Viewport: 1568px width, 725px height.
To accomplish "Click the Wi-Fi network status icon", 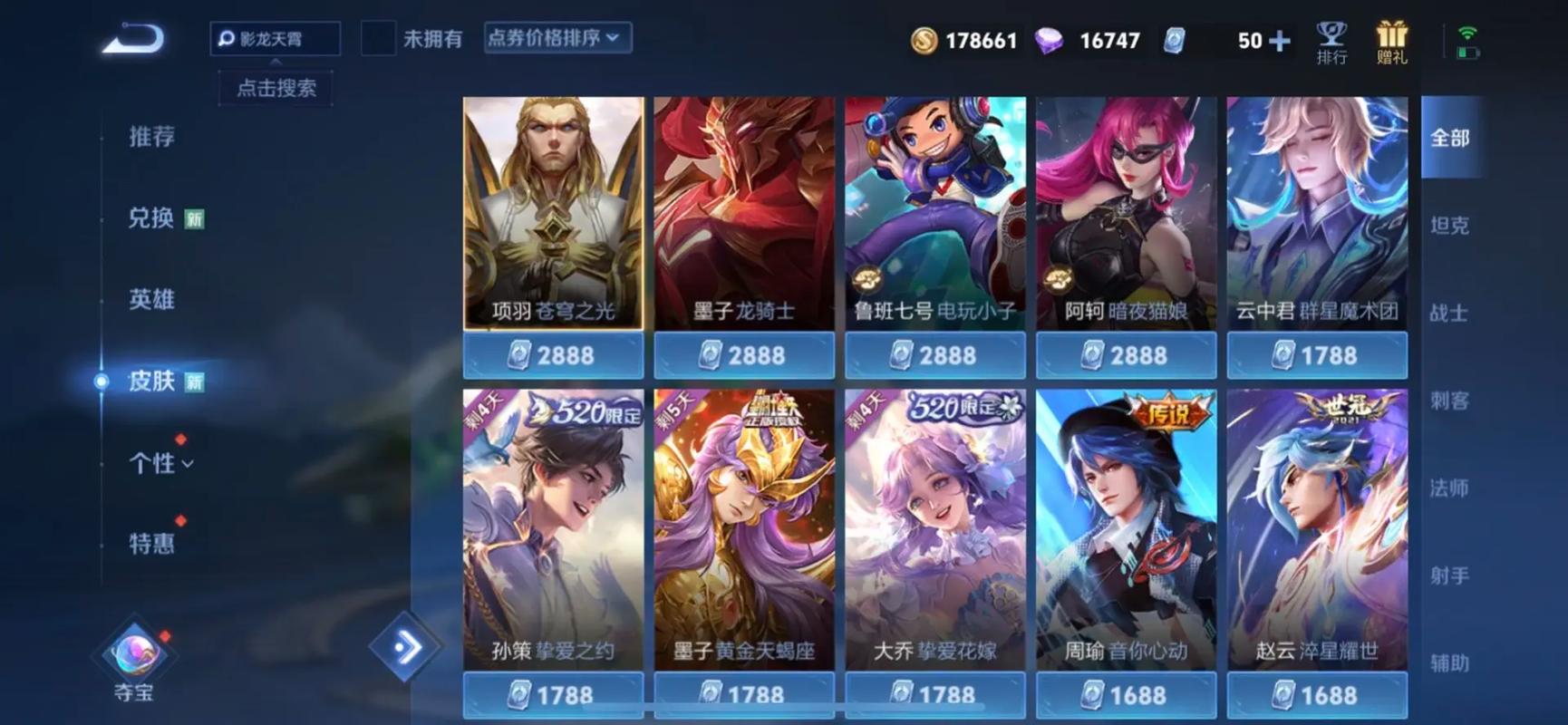I will coord(1468,32).
